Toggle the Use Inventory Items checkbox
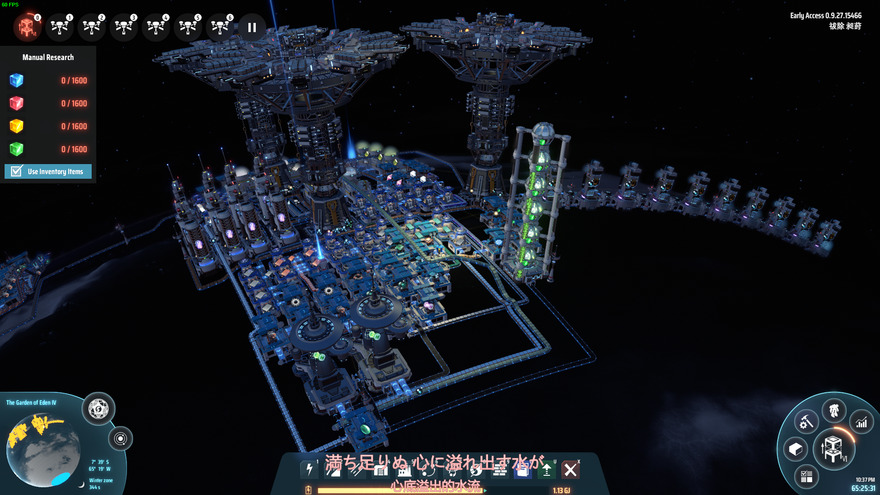Viewport: 880px width, 495px height. click(16, 172)
